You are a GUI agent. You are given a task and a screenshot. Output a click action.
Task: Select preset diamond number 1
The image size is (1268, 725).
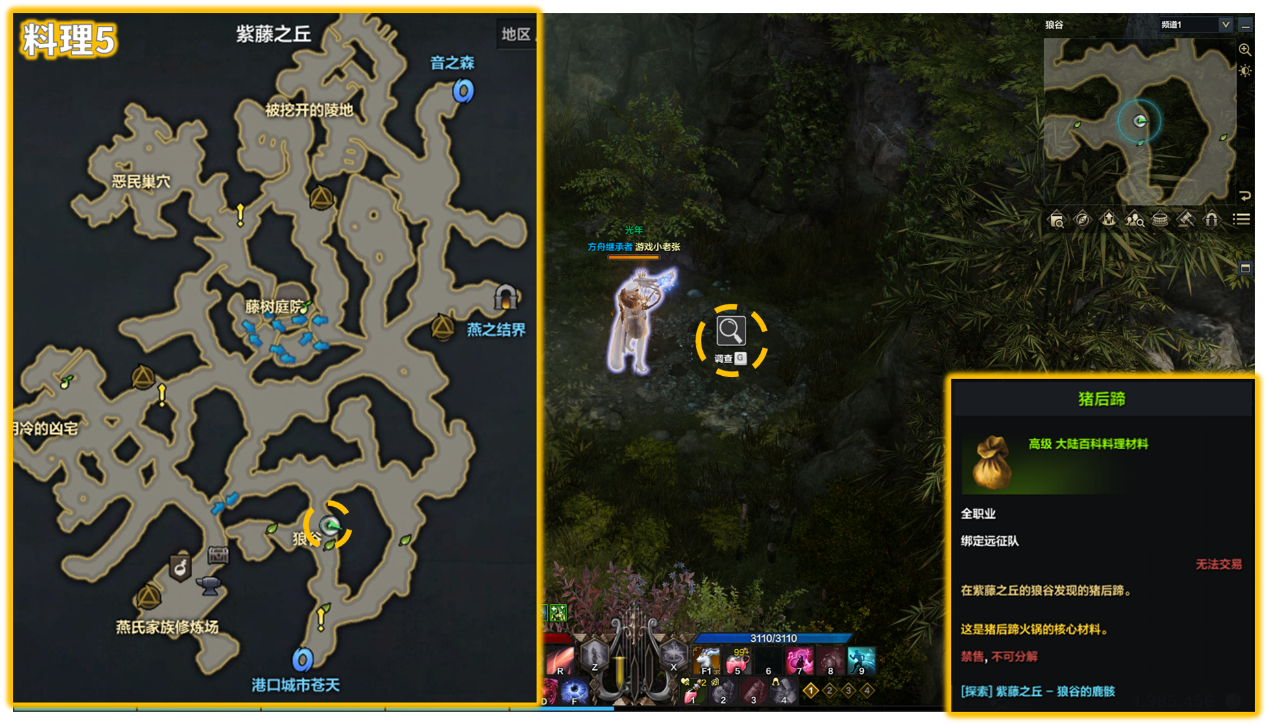click(x=812, y=690)
